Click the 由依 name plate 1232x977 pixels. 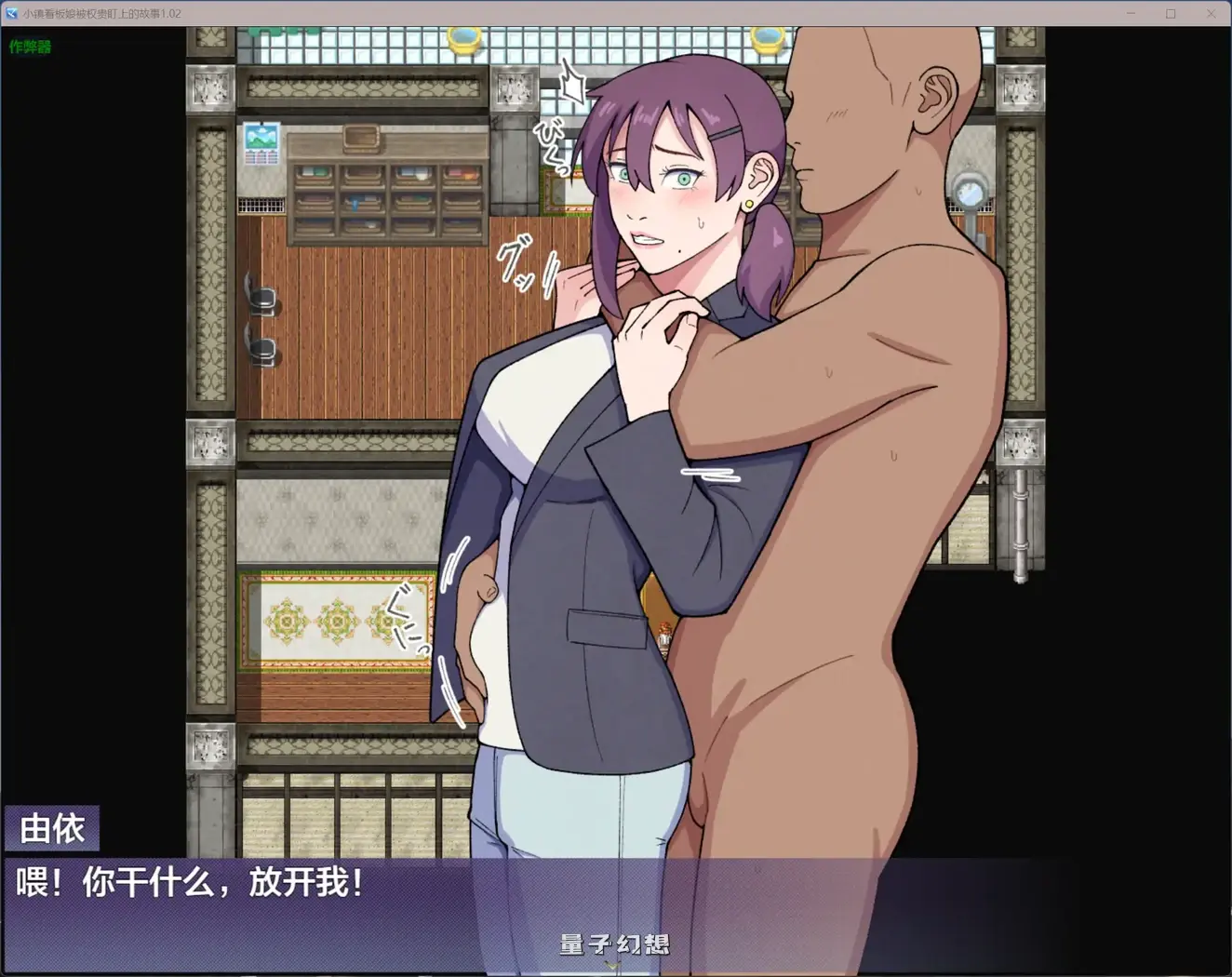pos(51,827)
